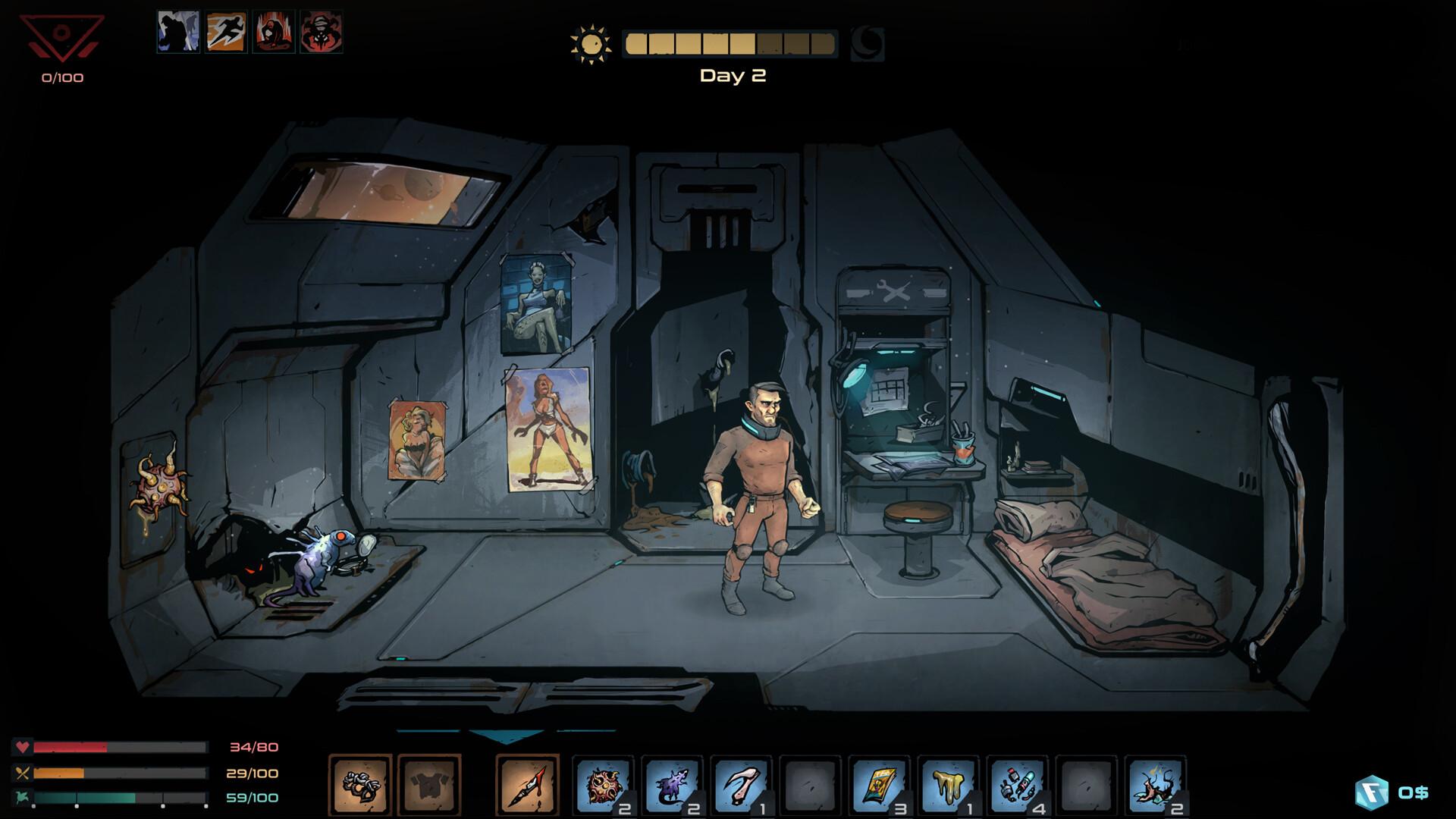Click the currency cube icon
The height and width of the screenshot is (819, 1456).
click(1371, 793)
